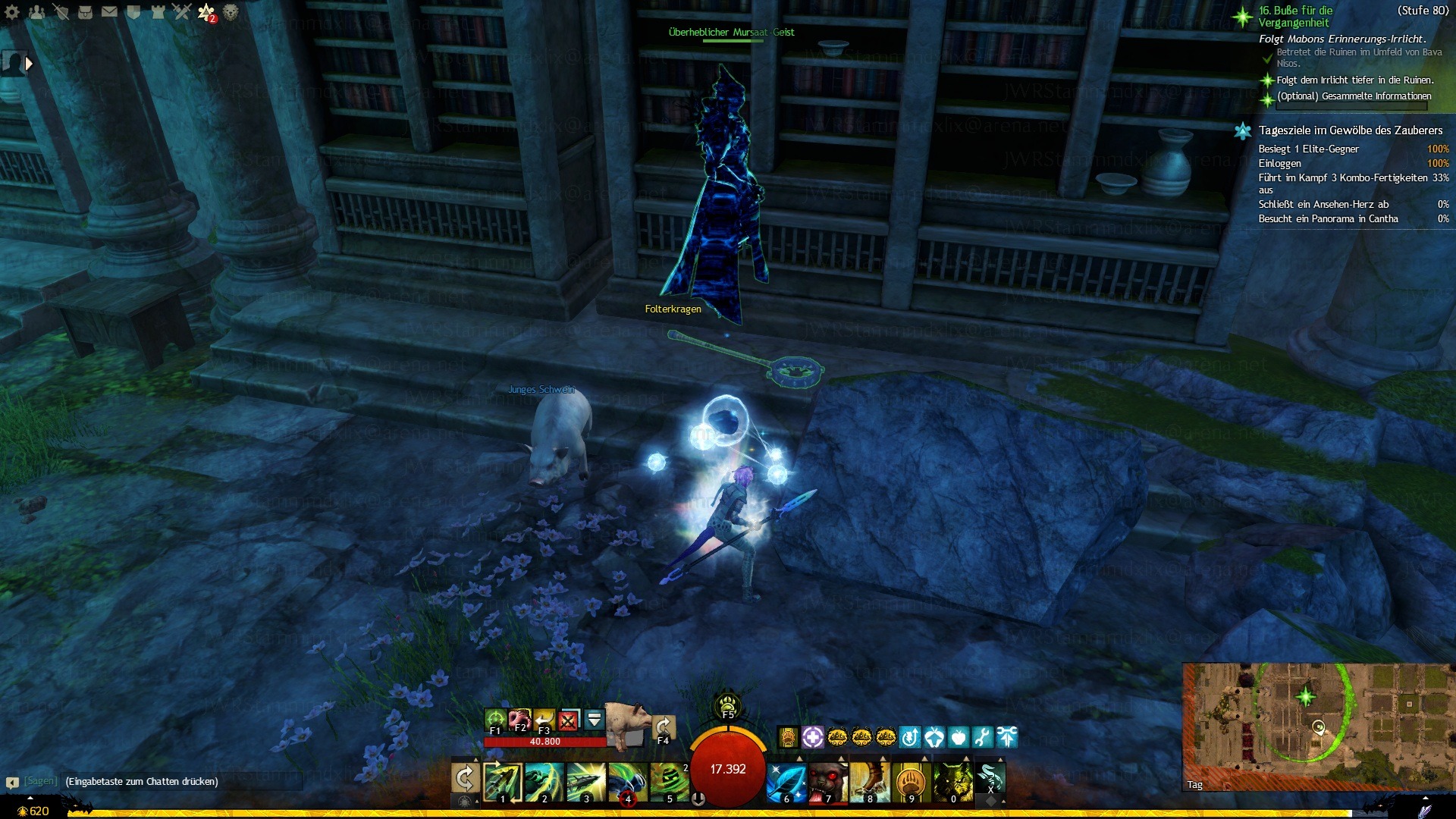
Task: Use the healing skill with blue leaf
Action: pos(785,782)
